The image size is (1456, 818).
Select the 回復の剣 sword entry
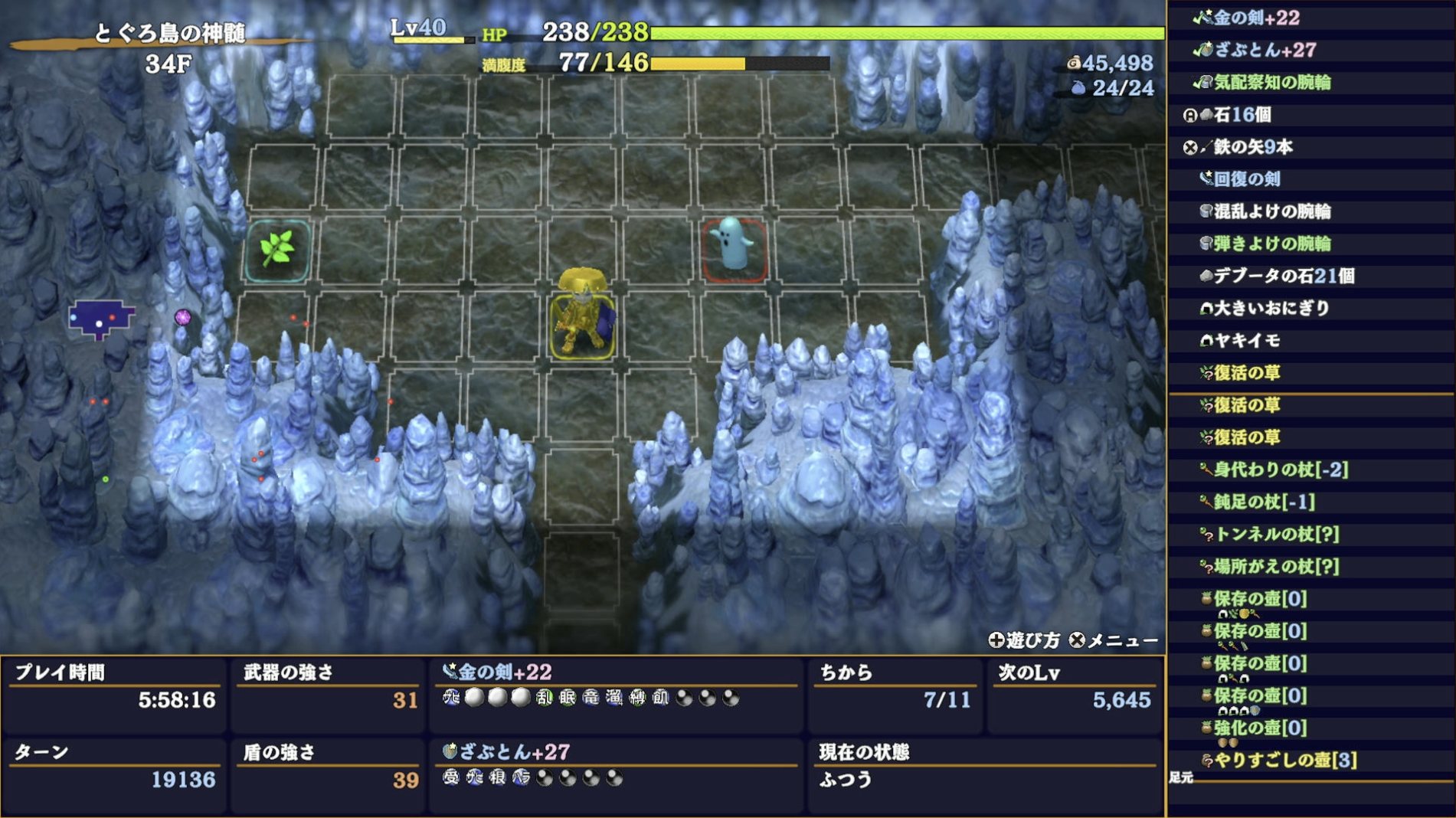(1246, 179)
